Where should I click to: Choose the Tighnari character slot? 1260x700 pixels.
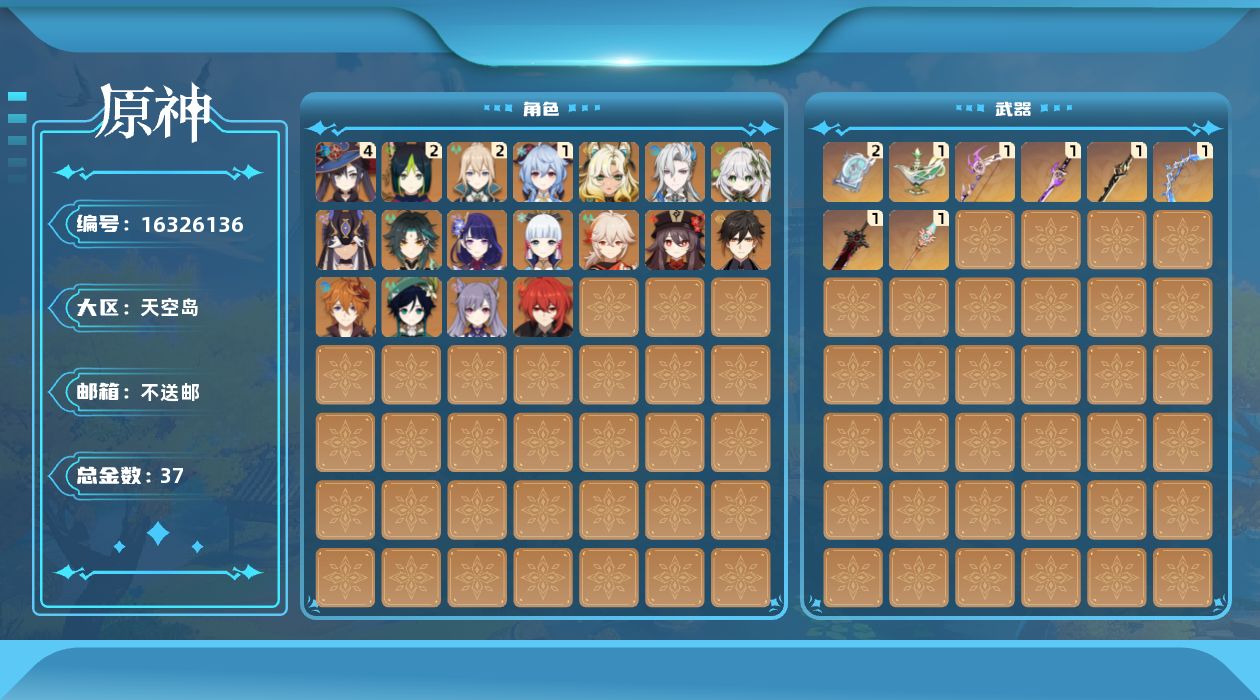(412, 172)
